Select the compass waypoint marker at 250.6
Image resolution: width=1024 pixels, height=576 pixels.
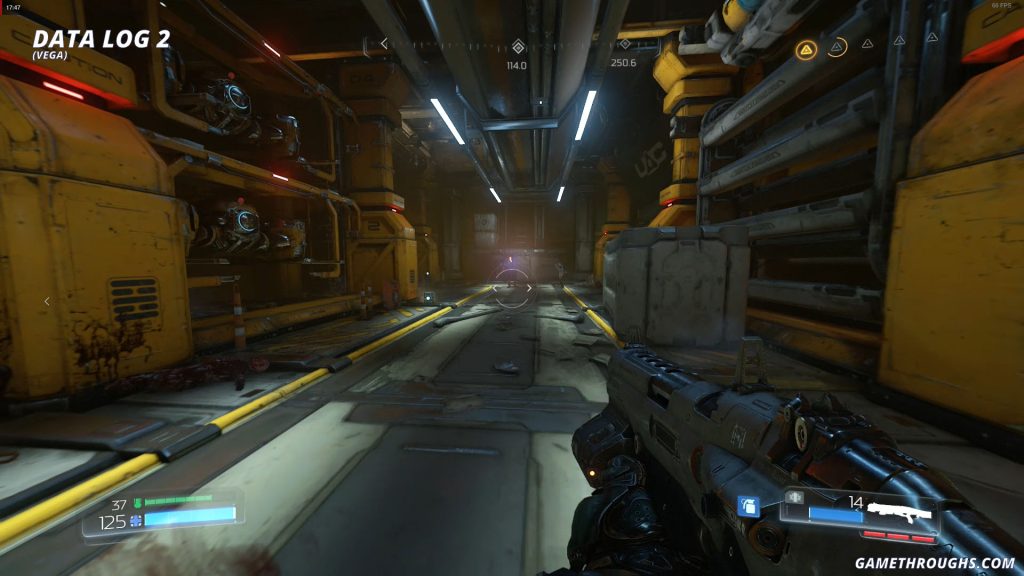(x=624, y=44)
